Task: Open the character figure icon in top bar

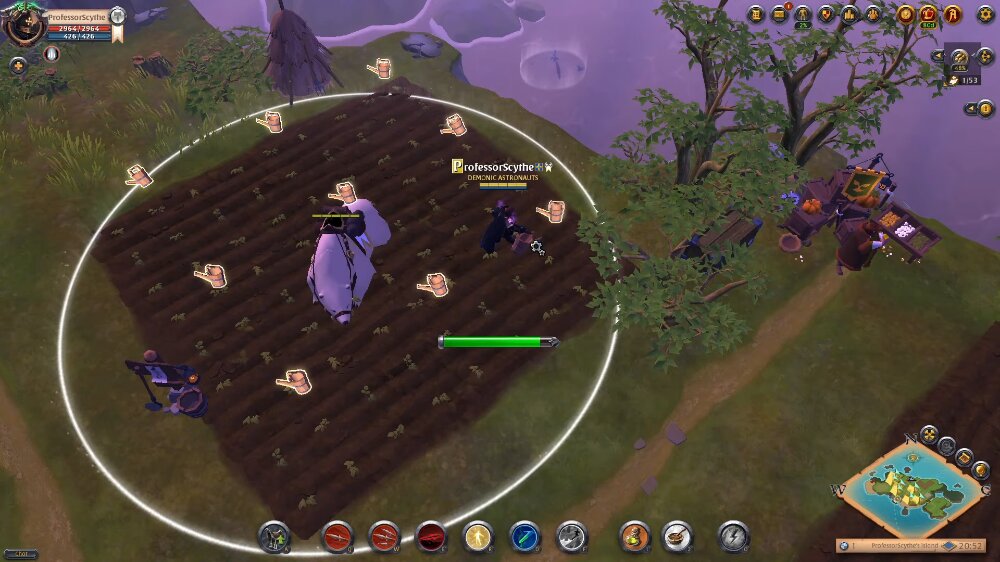Action: pyautogui.click(x=802, y=14)
